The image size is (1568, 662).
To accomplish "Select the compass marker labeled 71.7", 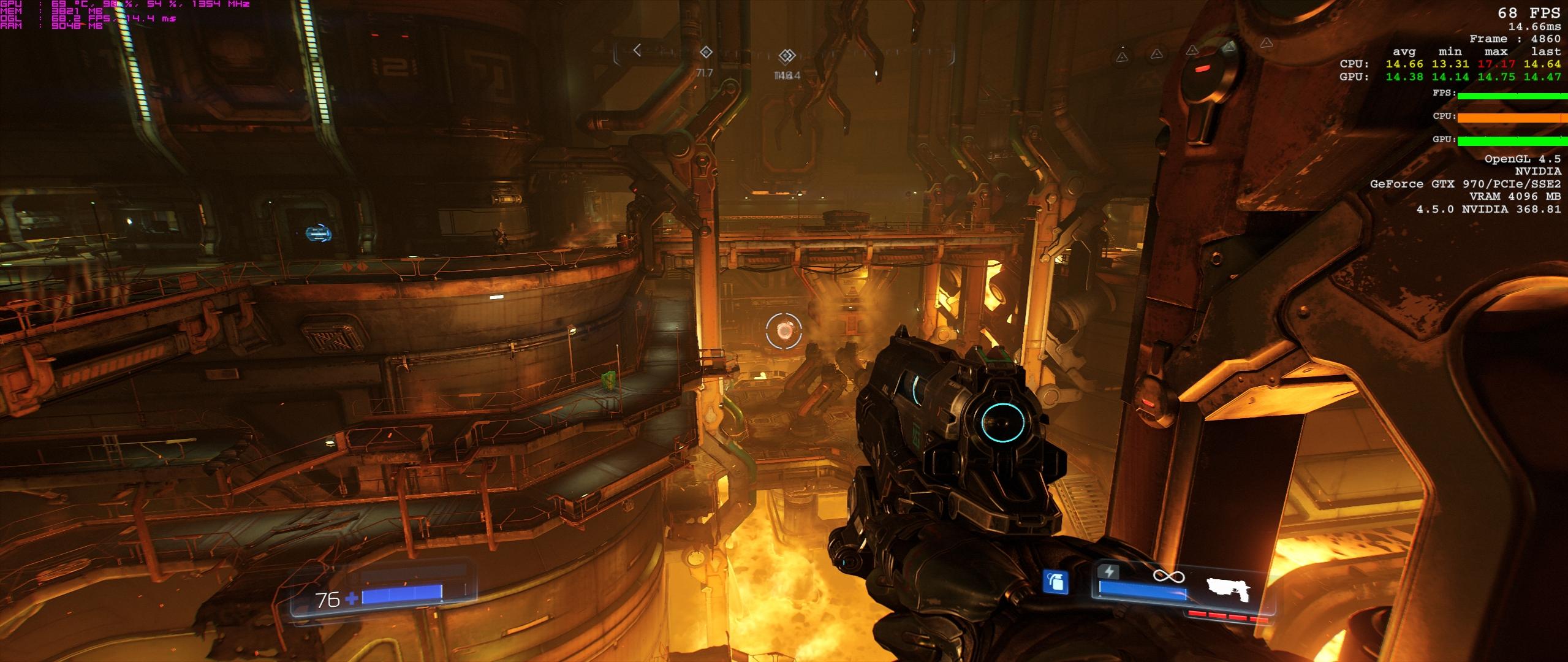I will (x=706, y=52).
